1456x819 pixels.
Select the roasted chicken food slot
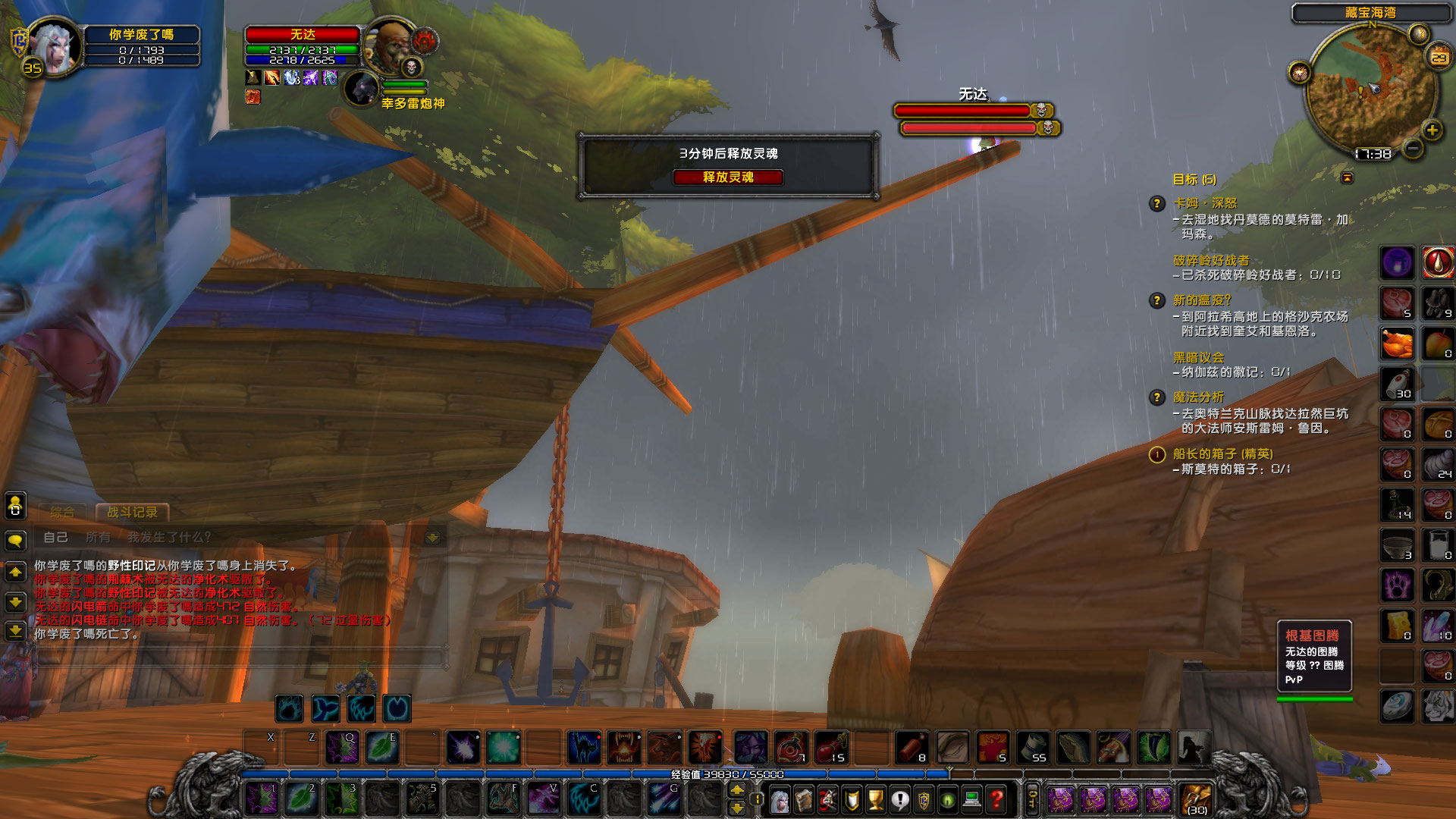point(1397,344)
